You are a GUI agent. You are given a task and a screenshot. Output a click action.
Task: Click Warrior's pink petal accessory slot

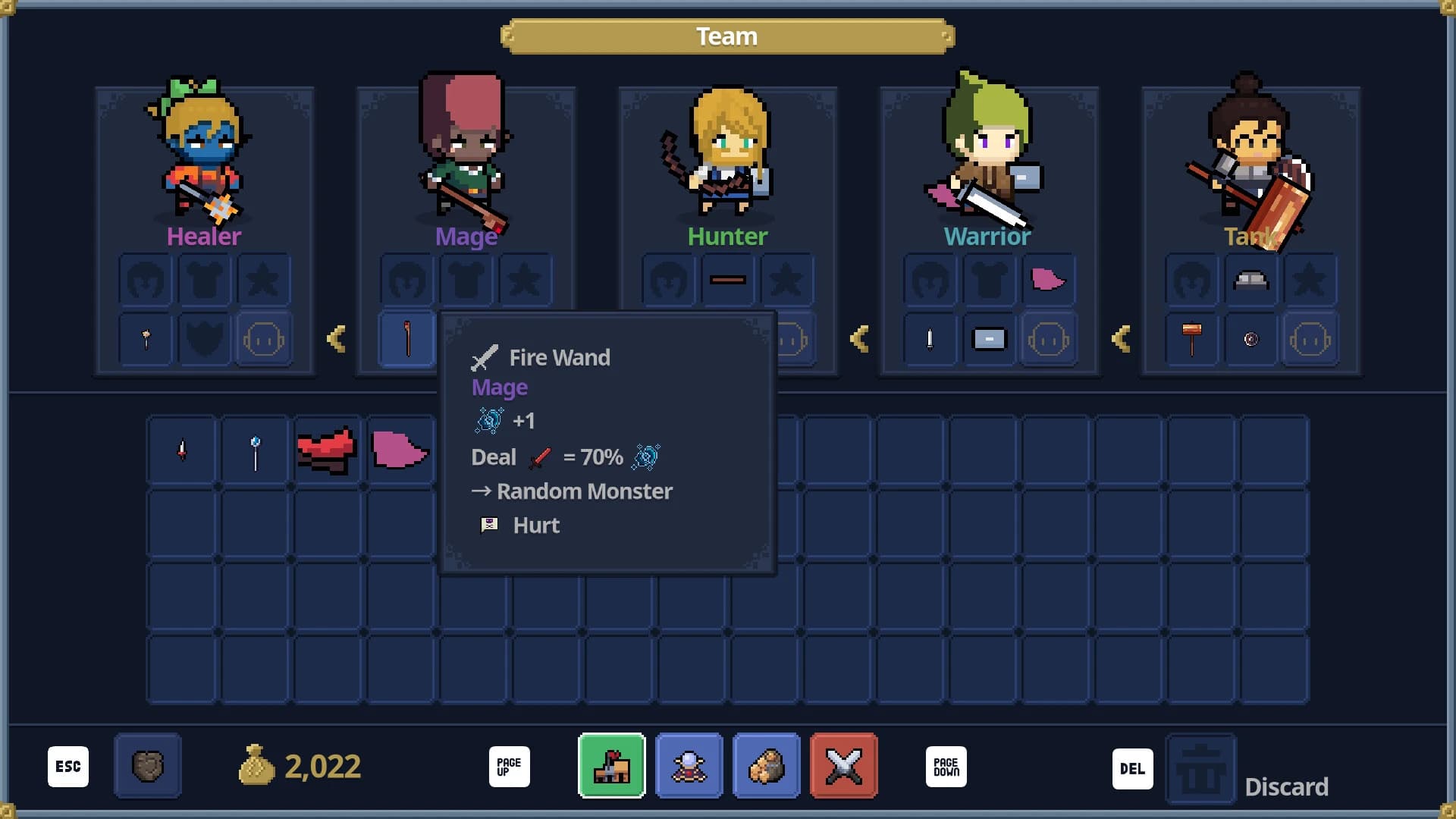[1049, 280]
